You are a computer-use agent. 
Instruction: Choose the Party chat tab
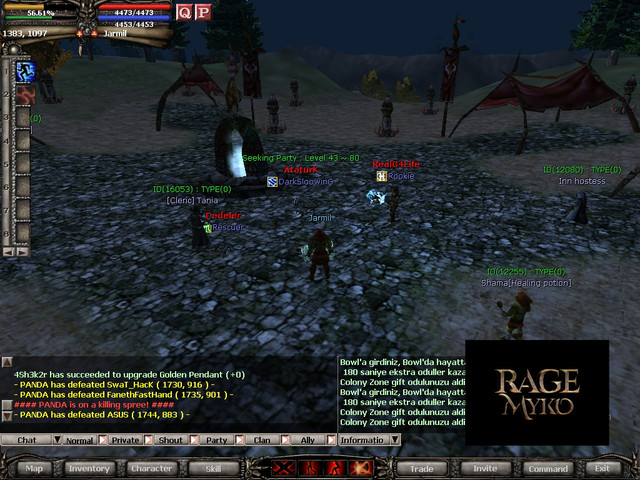[x=216, y=439]
